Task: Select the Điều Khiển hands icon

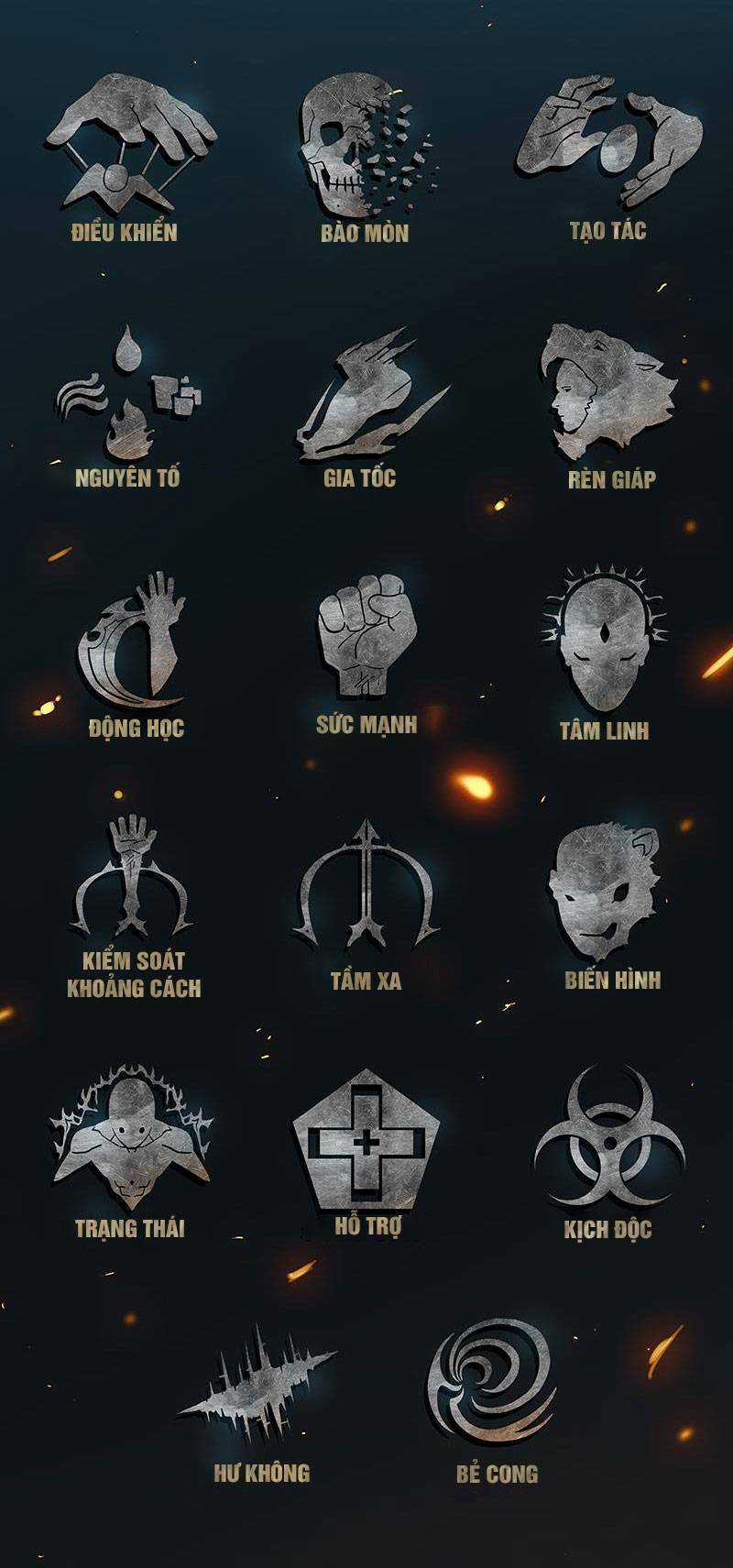Action: coord(129,142)
